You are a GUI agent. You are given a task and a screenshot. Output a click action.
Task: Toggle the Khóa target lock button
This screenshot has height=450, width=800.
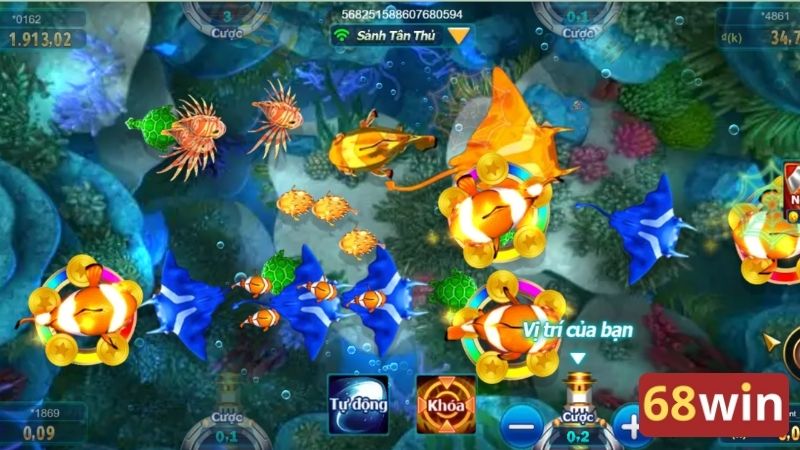click(x=445, y=404)
